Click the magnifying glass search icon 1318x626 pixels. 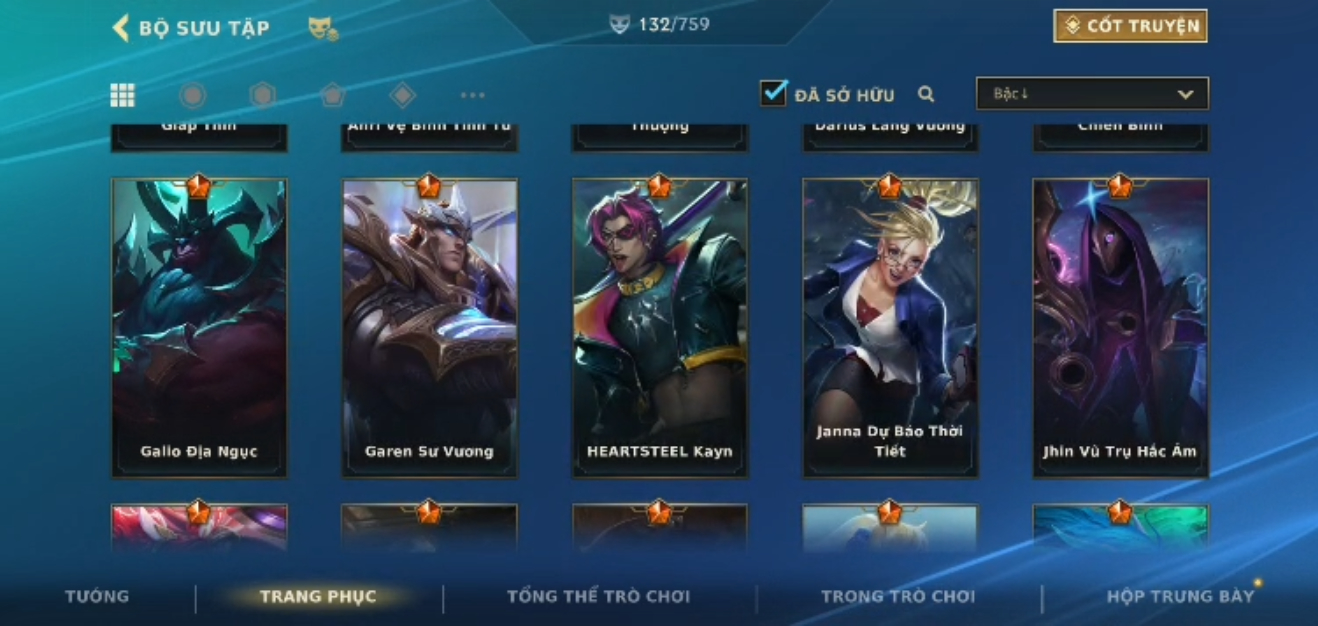tap(926, 94)
